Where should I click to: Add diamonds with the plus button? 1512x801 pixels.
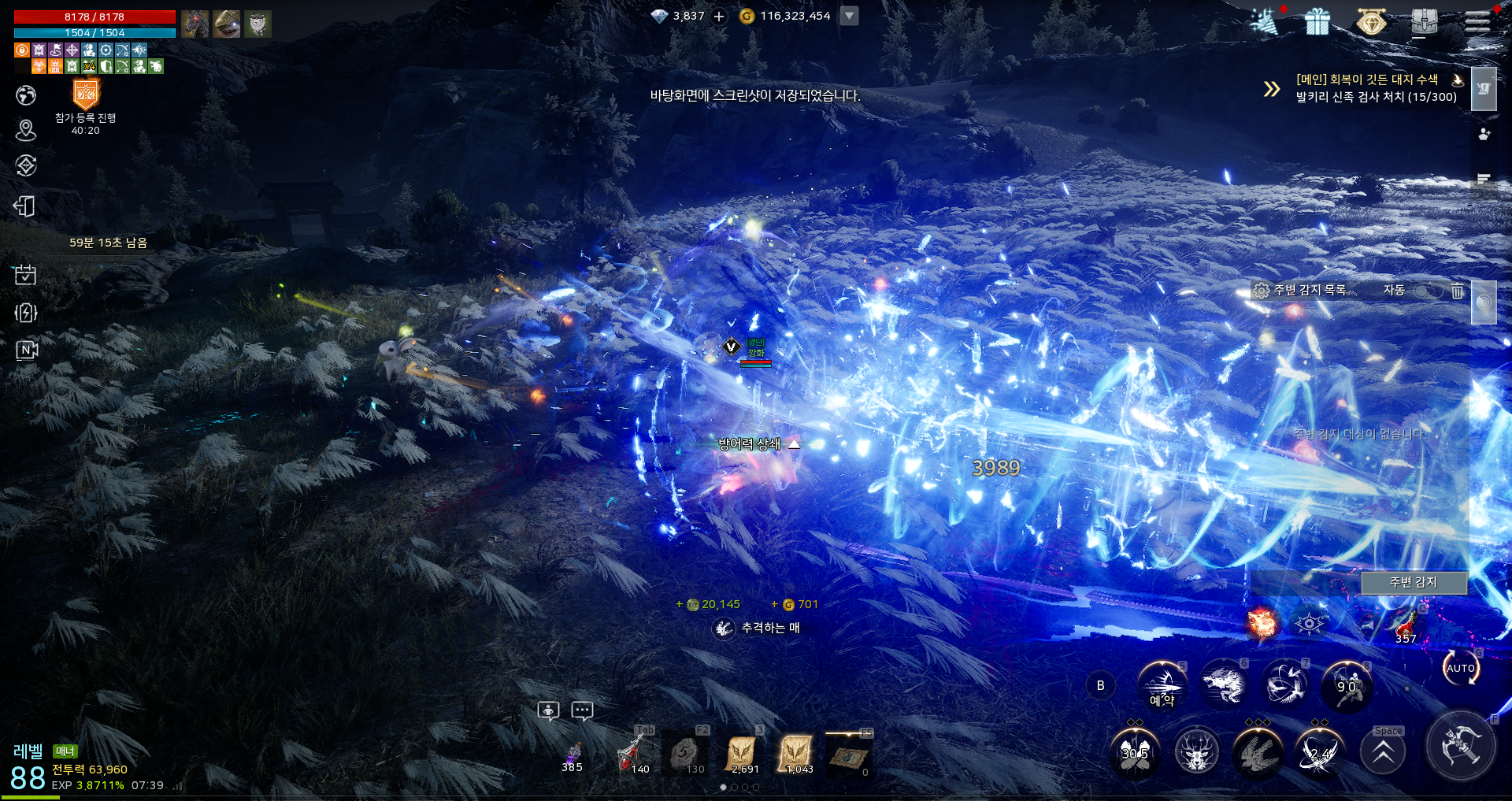pyautogui.click(x=719, y=17)
